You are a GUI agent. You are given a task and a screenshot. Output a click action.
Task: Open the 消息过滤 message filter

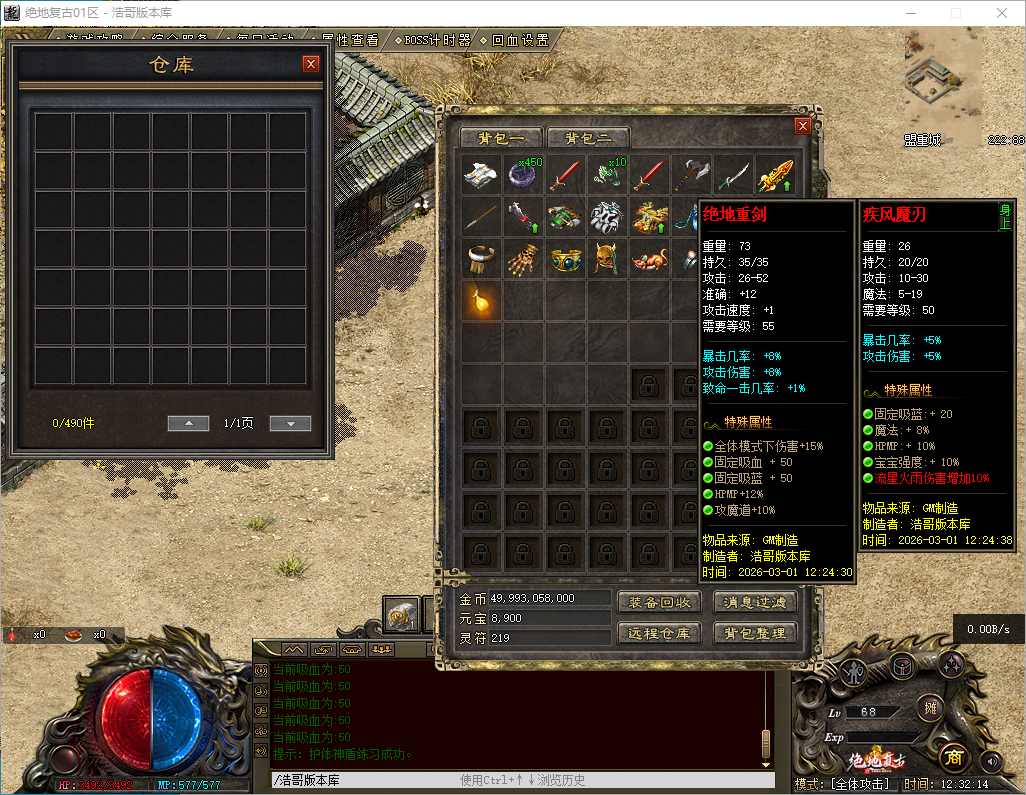click(755, 602)
